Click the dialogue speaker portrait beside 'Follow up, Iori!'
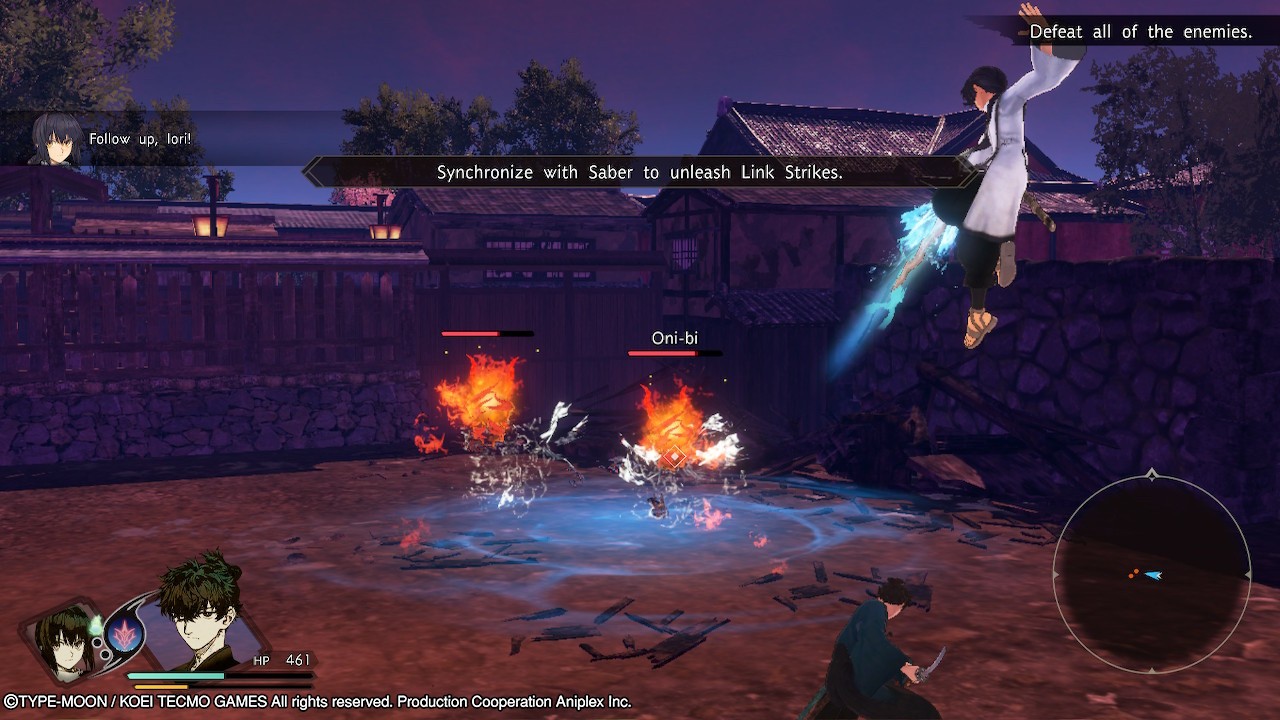The height and width of the screenshot is (720, 1280). point(55,139)
